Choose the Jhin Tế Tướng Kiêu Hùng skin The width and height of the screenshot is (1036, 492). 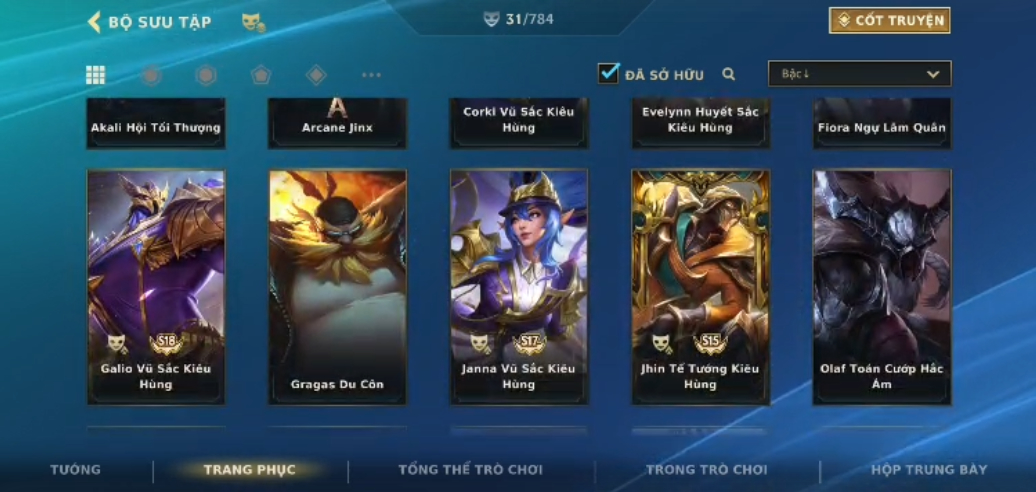pyautogui.click(x=700, y=287)
